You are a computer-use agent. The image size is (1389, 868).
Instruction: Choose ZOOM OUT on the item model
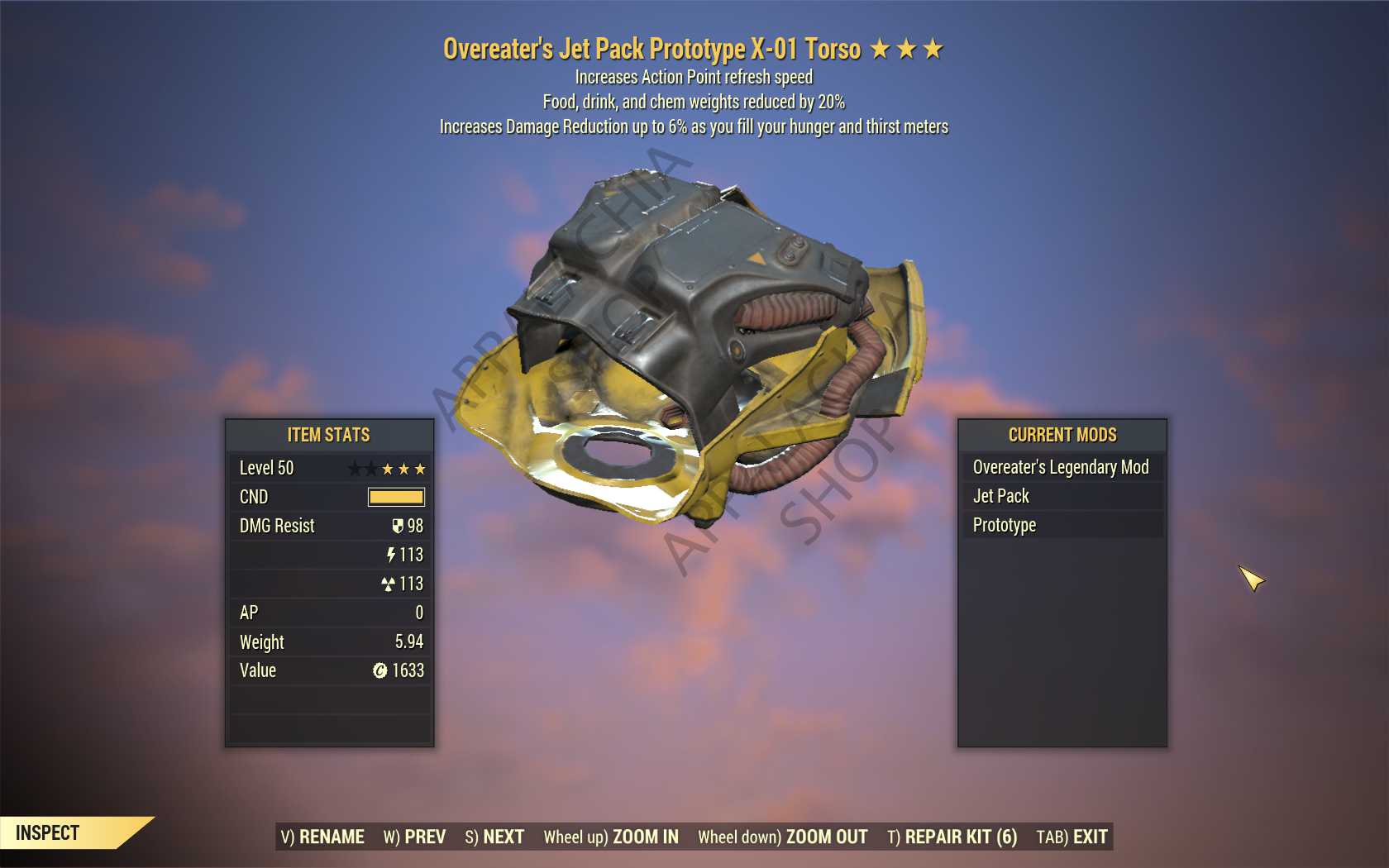(x=783, y=837)
